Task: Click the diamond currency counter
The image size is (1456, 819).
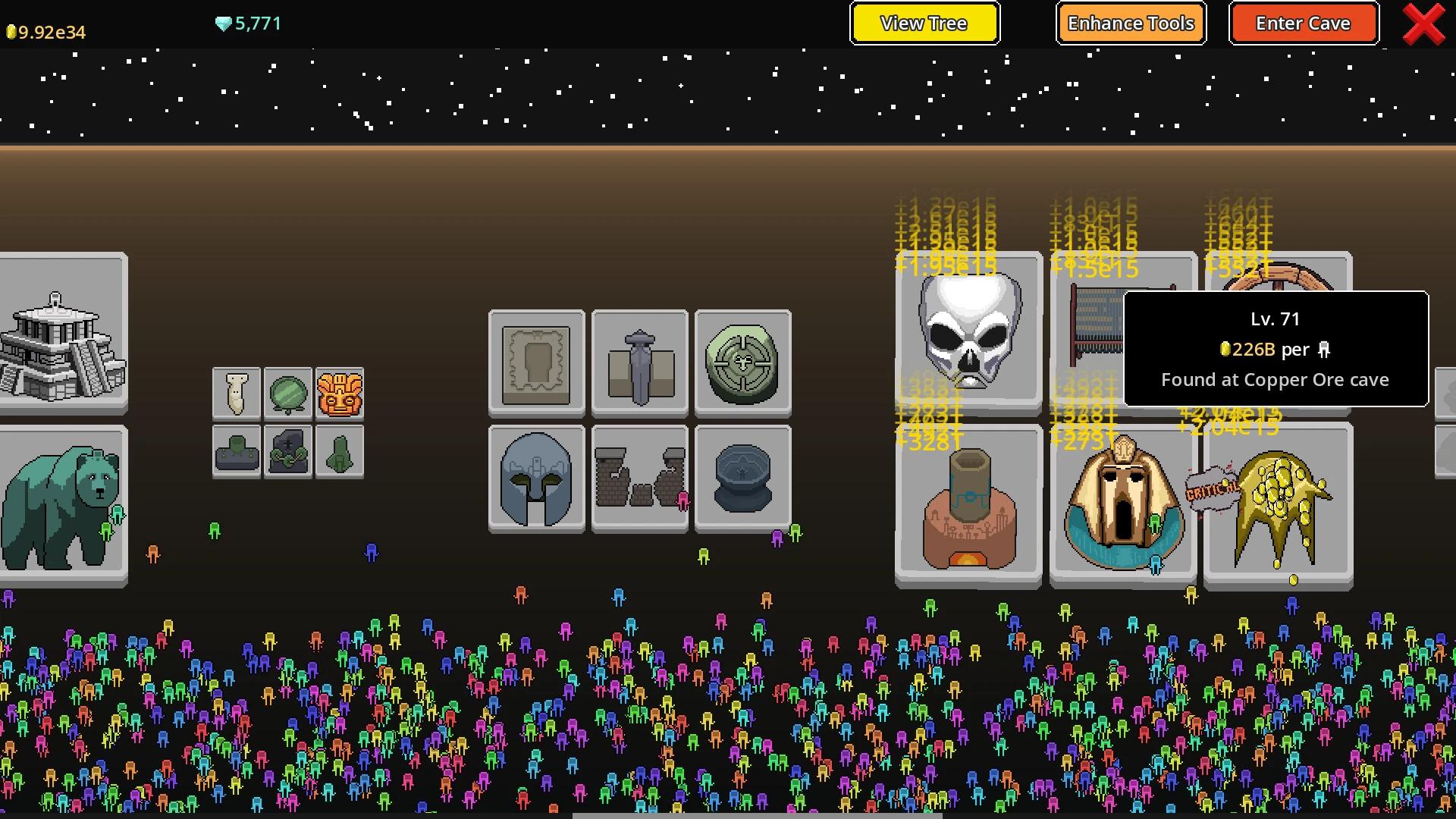Action: click(x=246, y=24)
